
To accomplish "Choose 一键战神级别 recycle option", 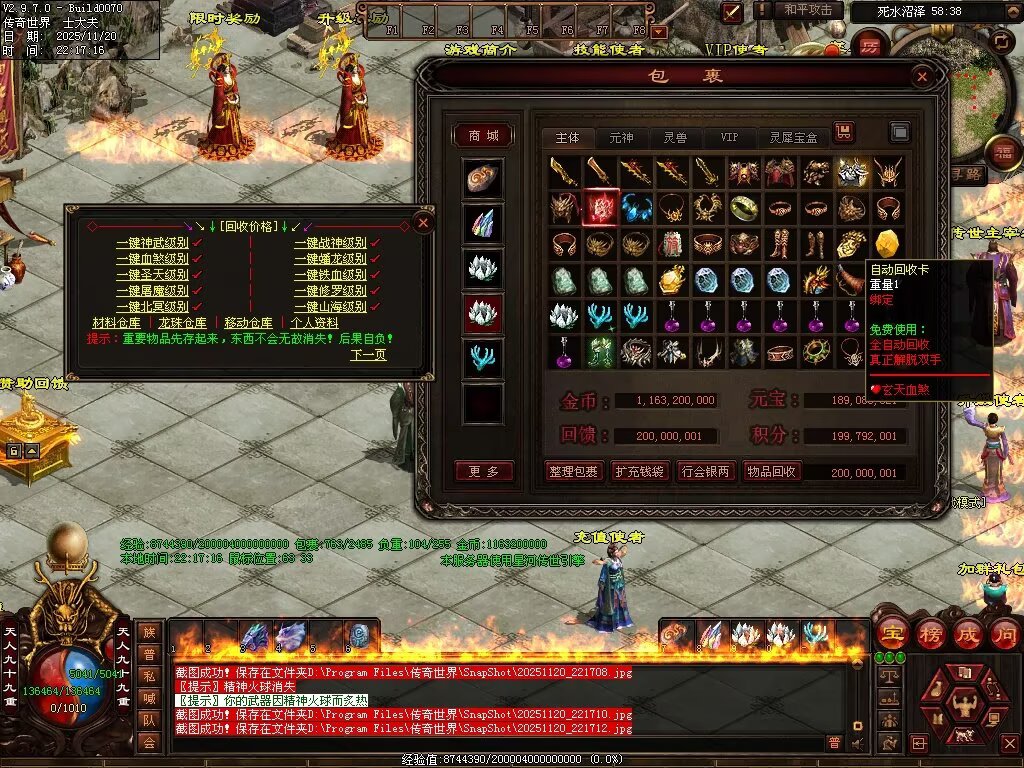I will tap(330, 243).
